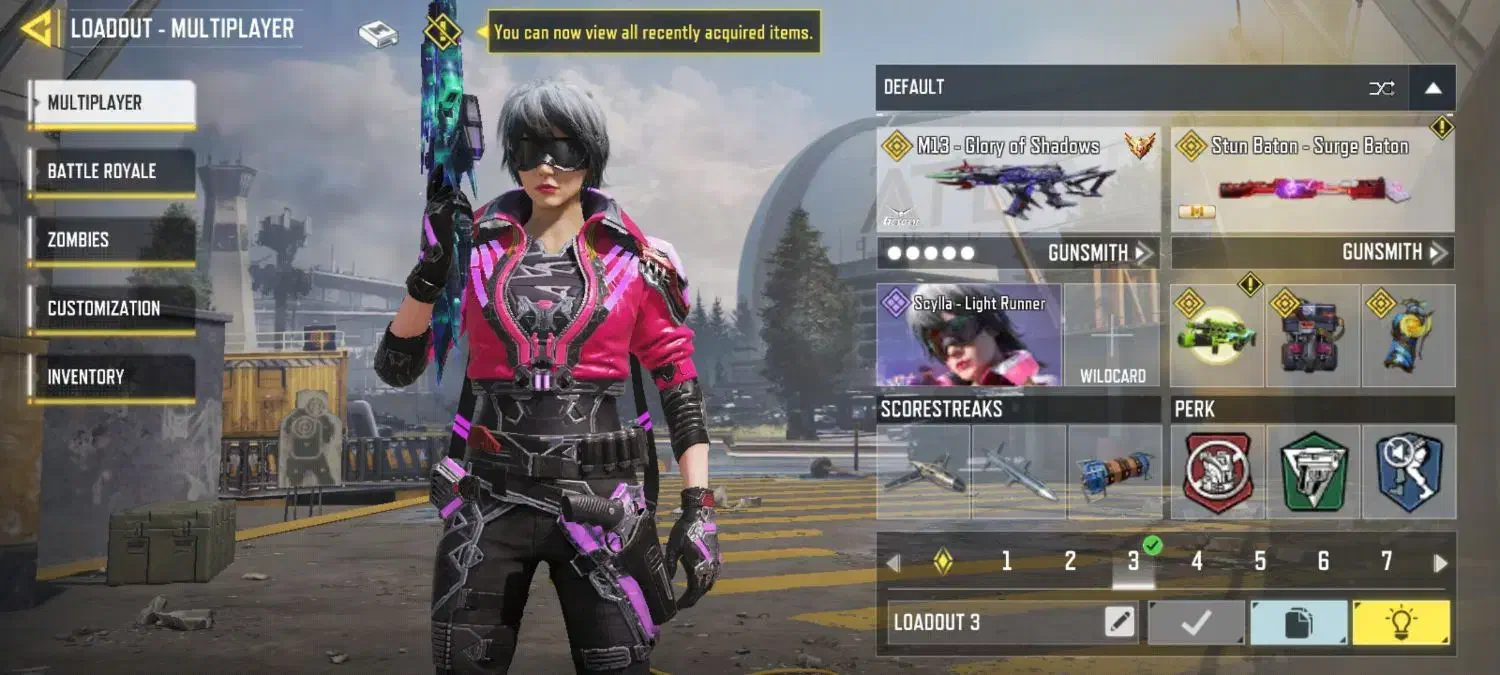Switch to the Battle Royale tab
Screen dimensions: 1500x675
[x=111, y=171]
